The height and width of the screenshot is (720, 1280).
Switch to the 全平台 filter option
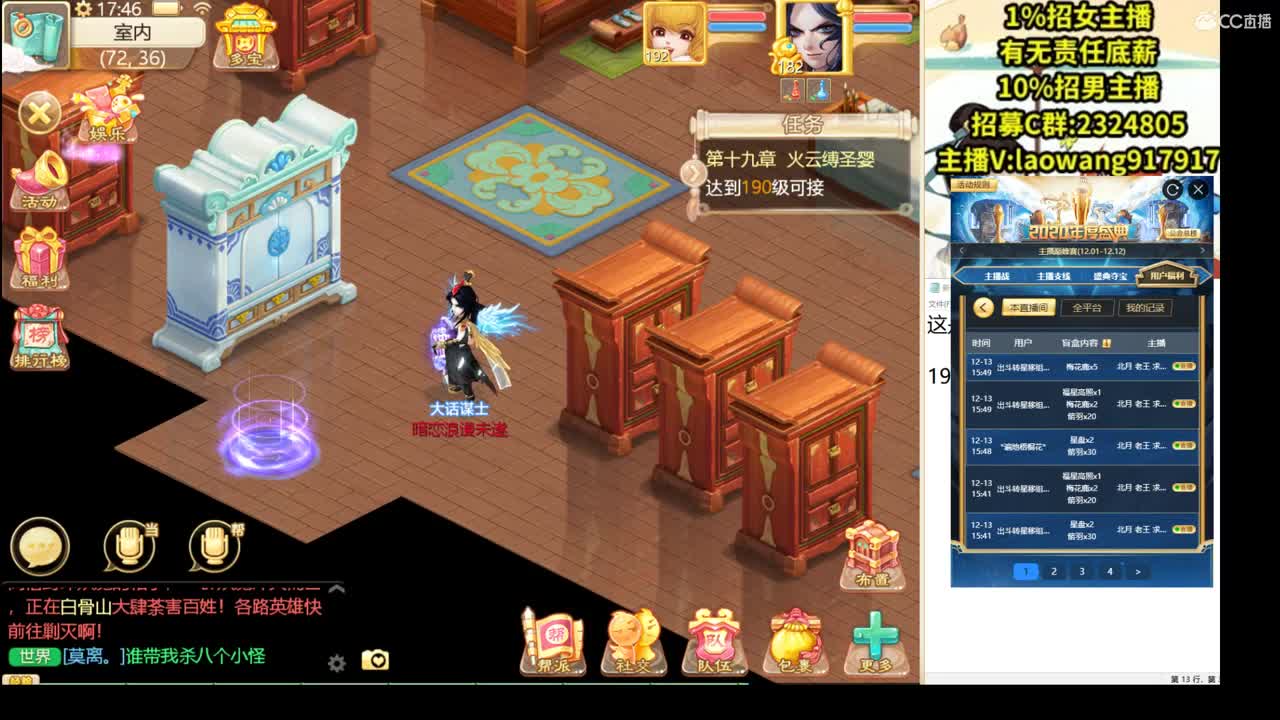(1088, 307)
